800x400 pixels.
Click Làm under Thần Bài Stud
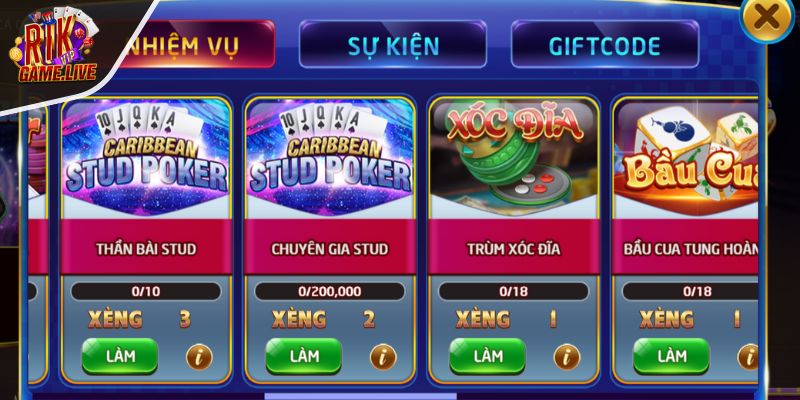119,355
